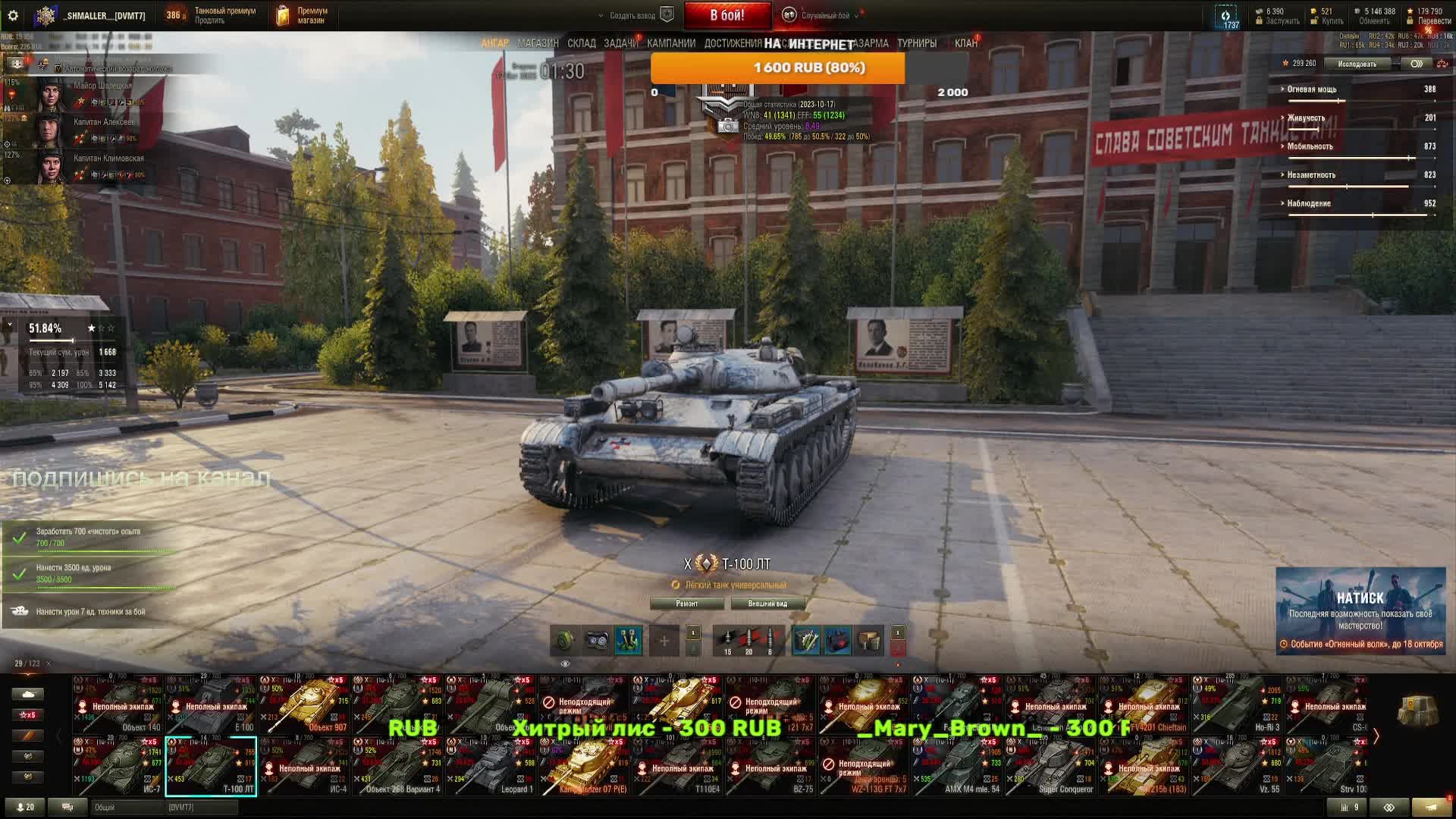Image resolution: width=1456 pixels, height=819 pixels.
Task: Go to the КАМПАНИИ tab
Action: coord(671,43)
